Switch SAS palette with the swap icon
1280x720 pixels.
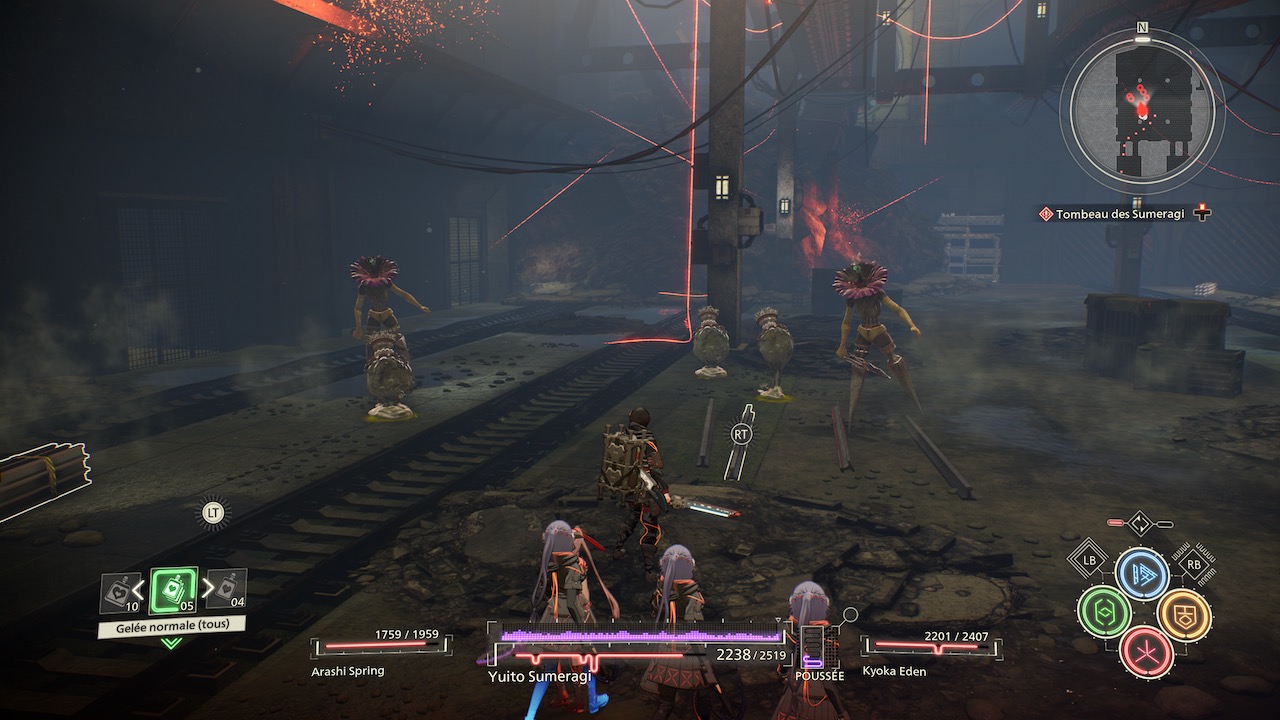tap(1140, 523)
